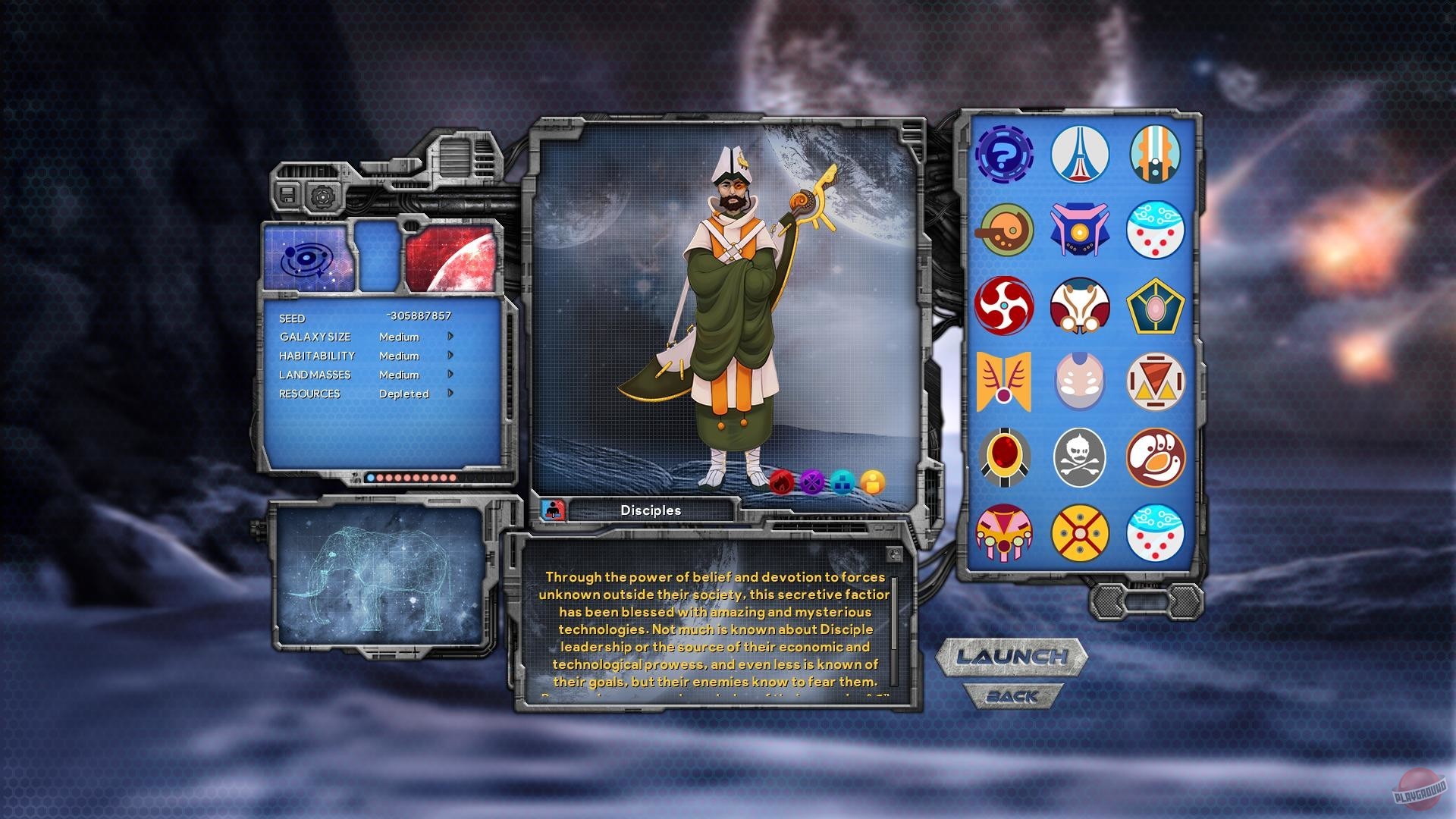Click the leader portrait icon beside the Disciples name
Image resolution: width=1456 pixels, height=819 pixels.
(x=553, y=510)
